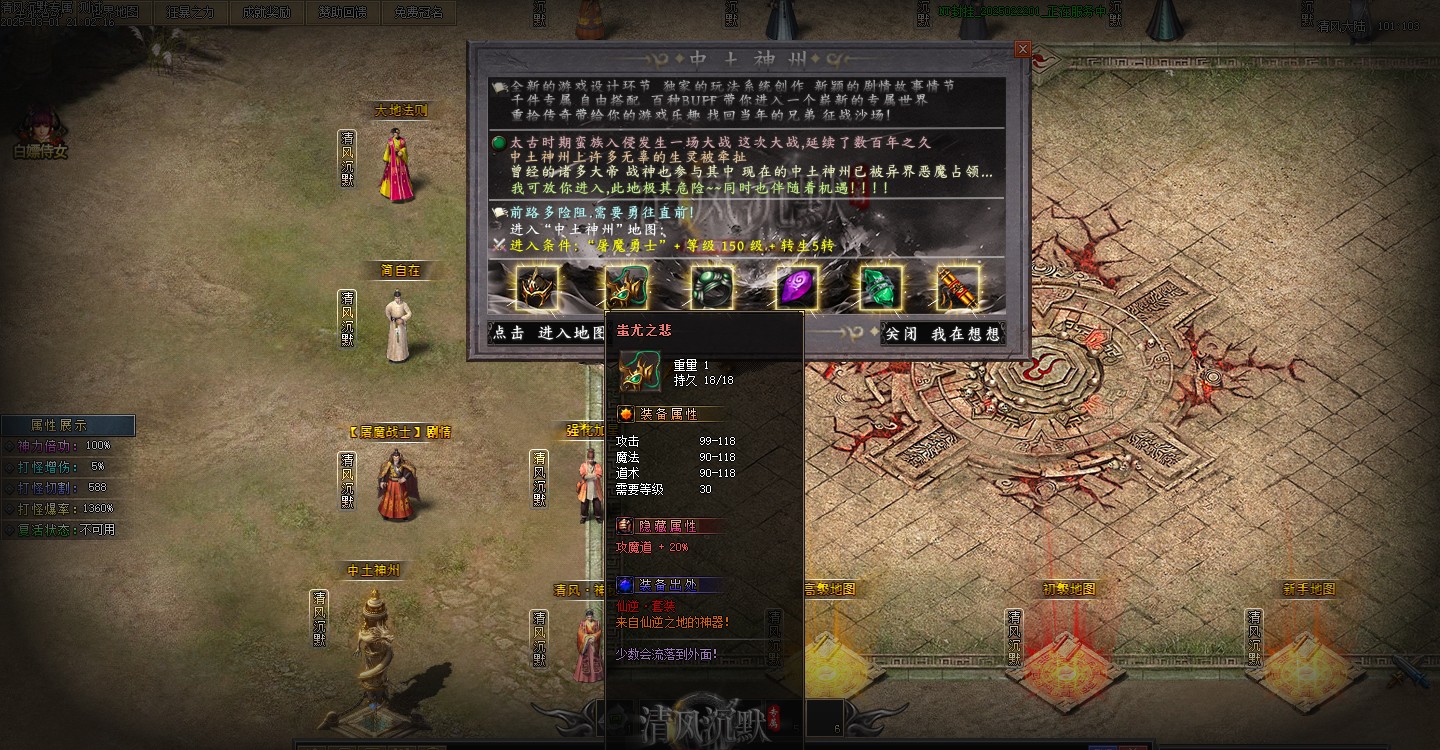Click the green jade ring item icon
Screen dimensions: 1440x750
tap(712, 288)
